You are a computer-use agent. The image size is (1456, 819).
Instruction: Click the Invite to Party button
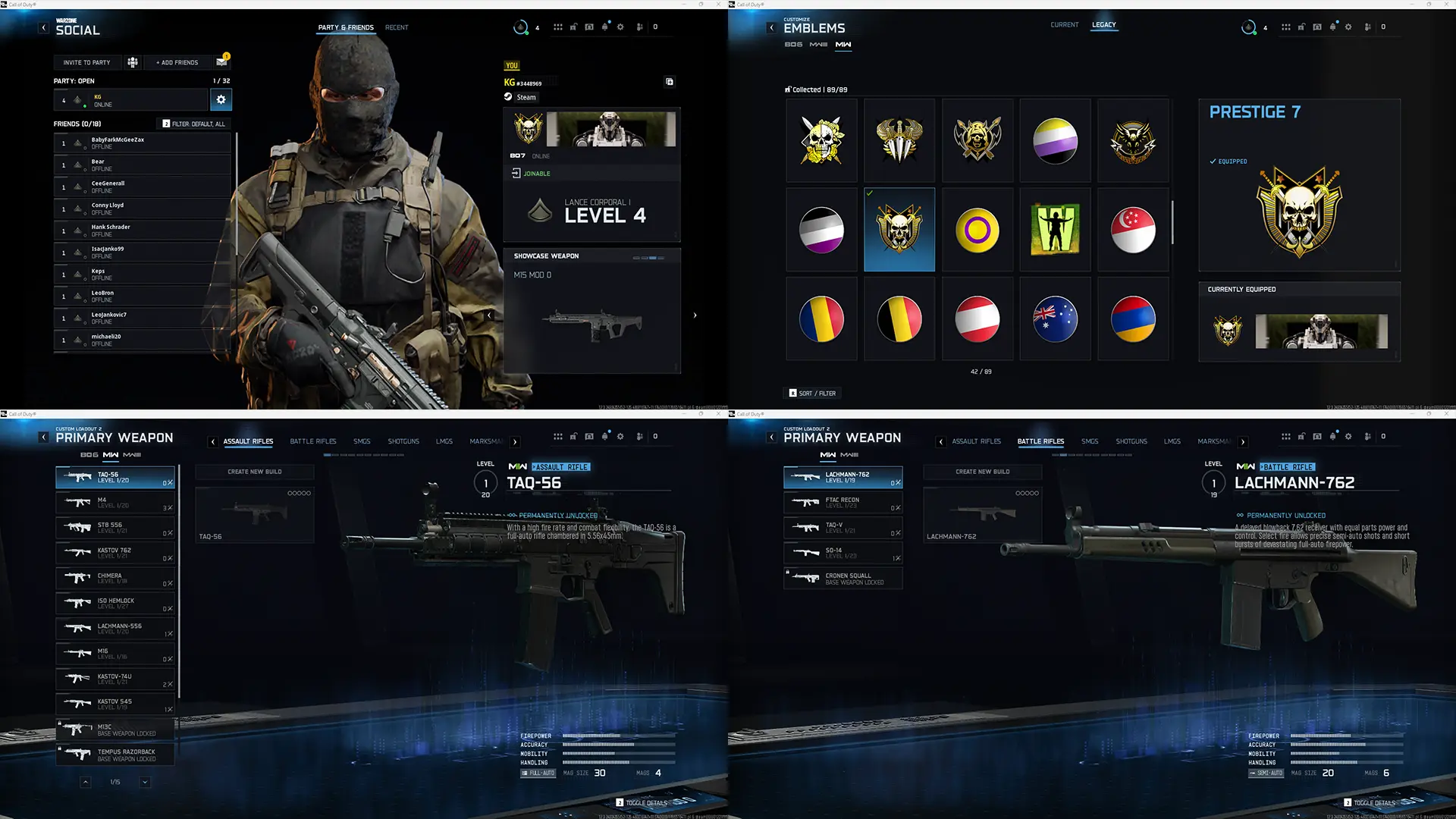87,62
